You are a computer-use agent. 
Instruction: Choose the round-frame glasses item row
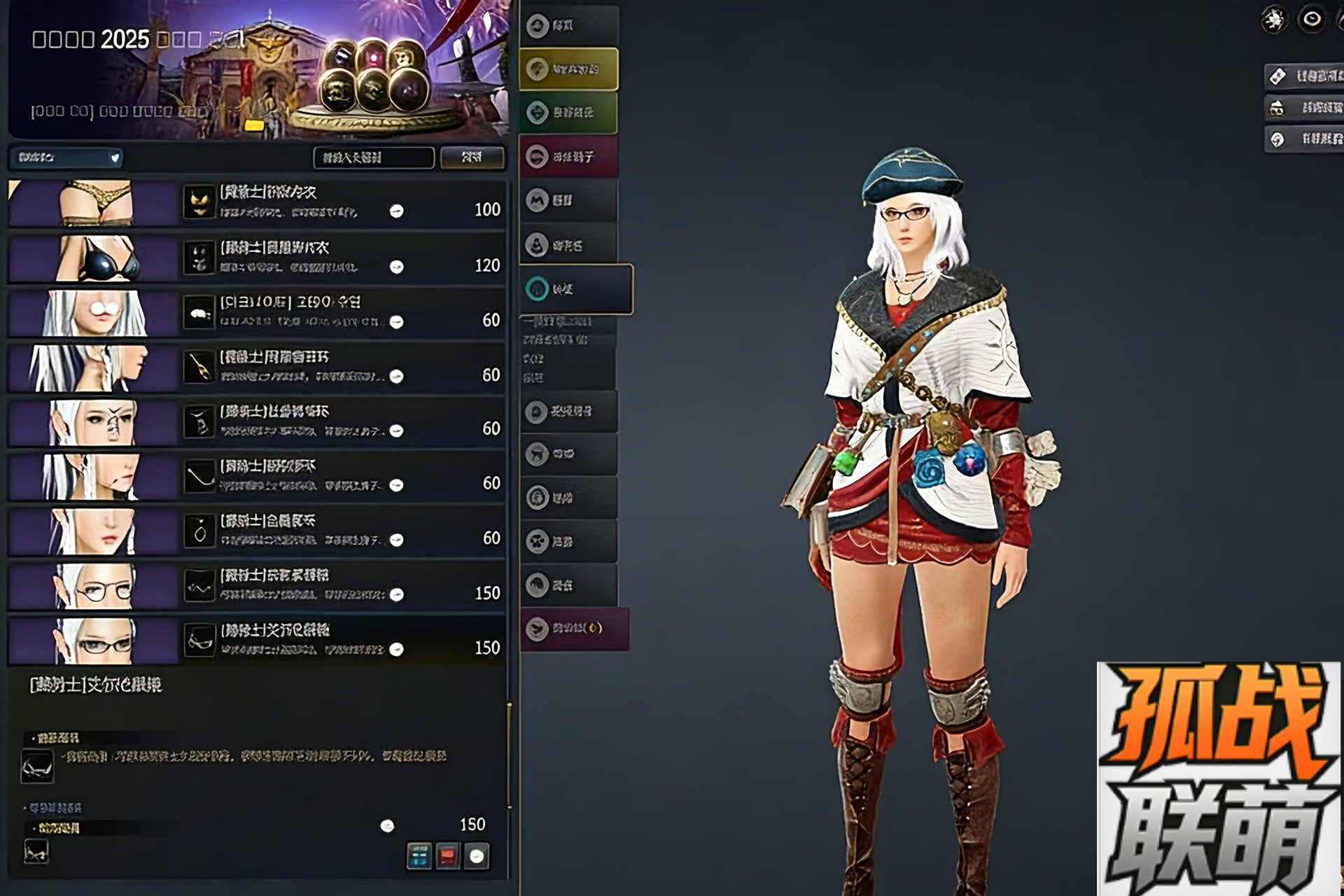coord(256,586)
